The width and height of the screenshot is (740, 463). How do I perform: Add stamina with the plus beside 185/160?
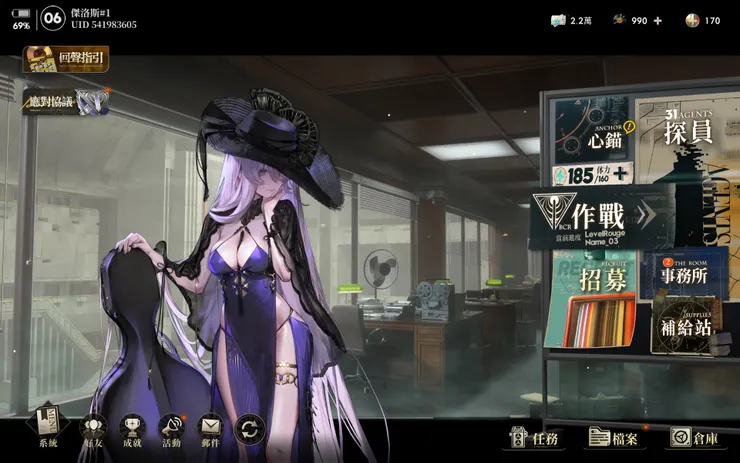(x=622, y=174)
